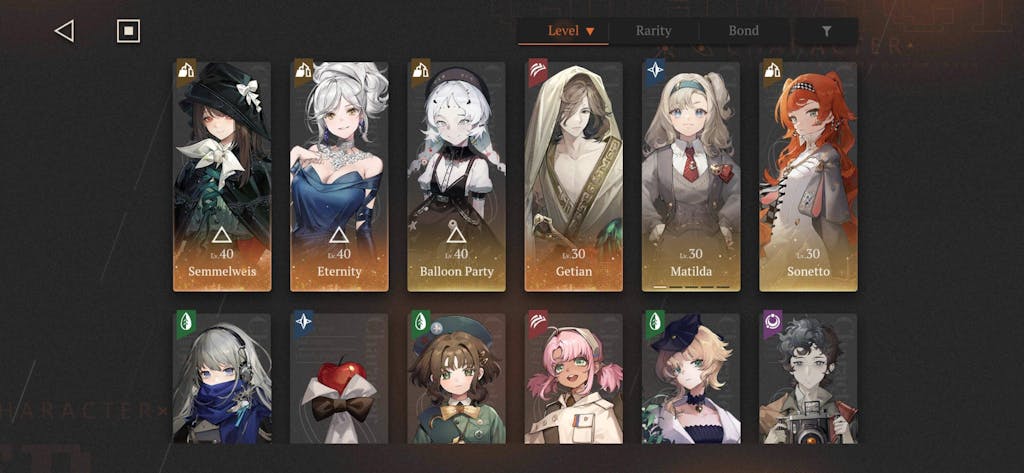Viewport: 1024px width, 473px height.
Task: Open the funnel filter options
Action: click(x=826, y=31)
